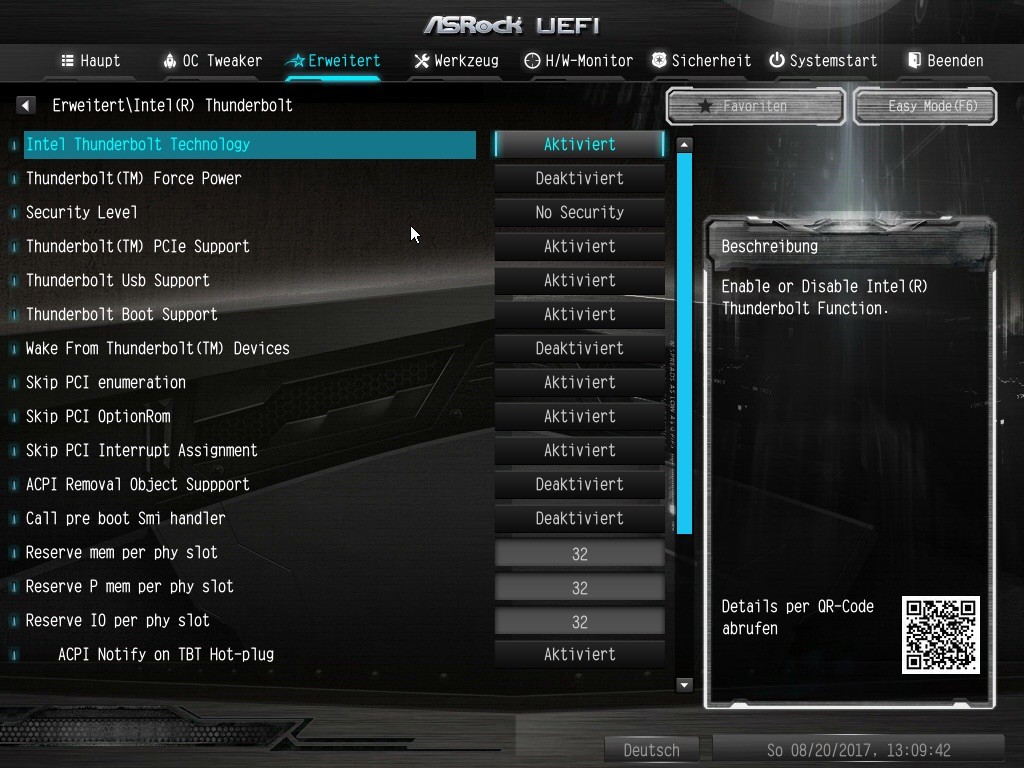
Task: Switch to the Haupt tab
Action: click(91, 61)
